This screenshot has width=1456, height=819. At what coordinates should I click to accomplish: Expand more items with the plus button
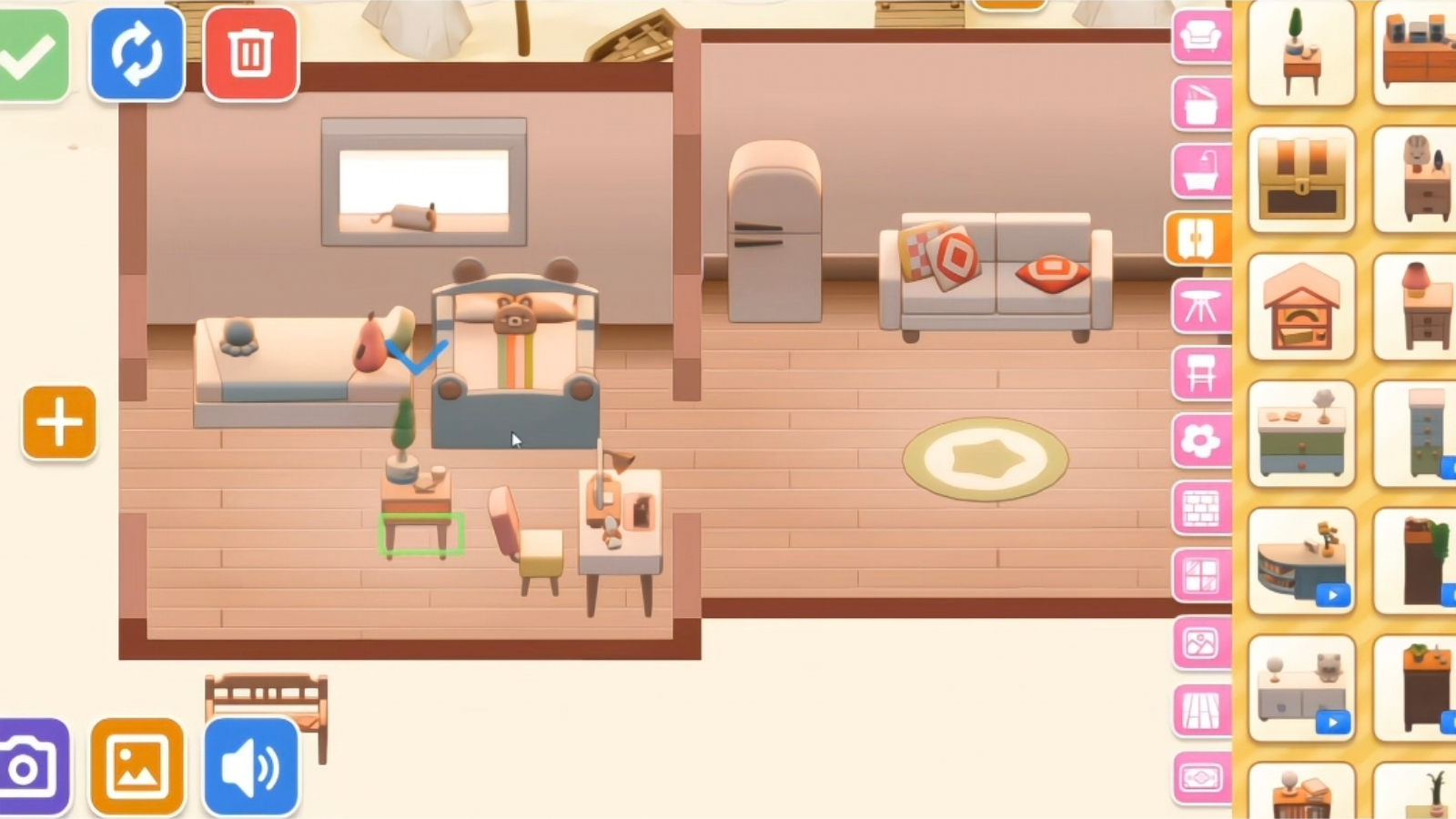57,421
